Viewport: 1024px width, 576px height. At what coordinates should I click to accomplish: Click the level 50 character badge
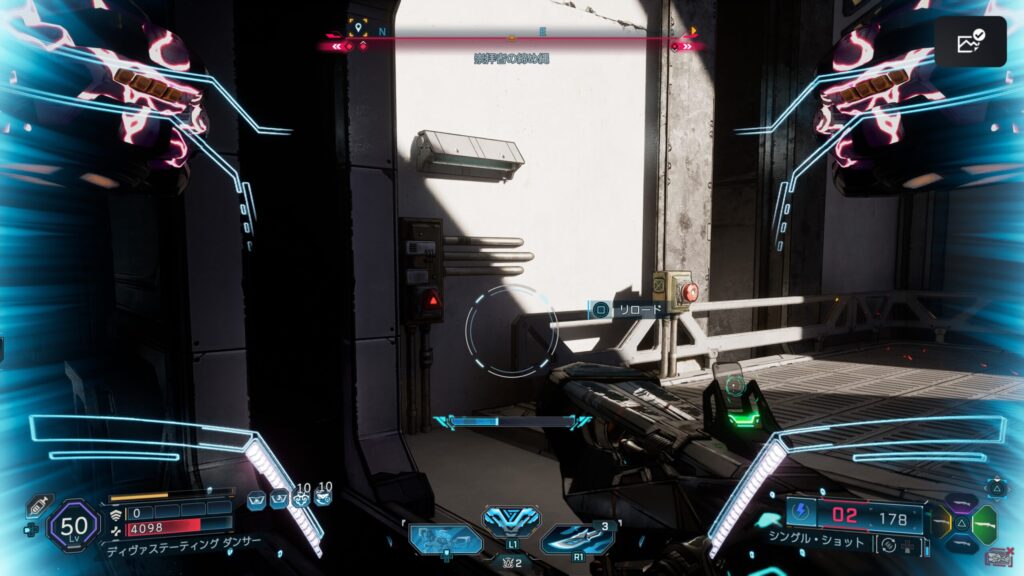point(73,525)
